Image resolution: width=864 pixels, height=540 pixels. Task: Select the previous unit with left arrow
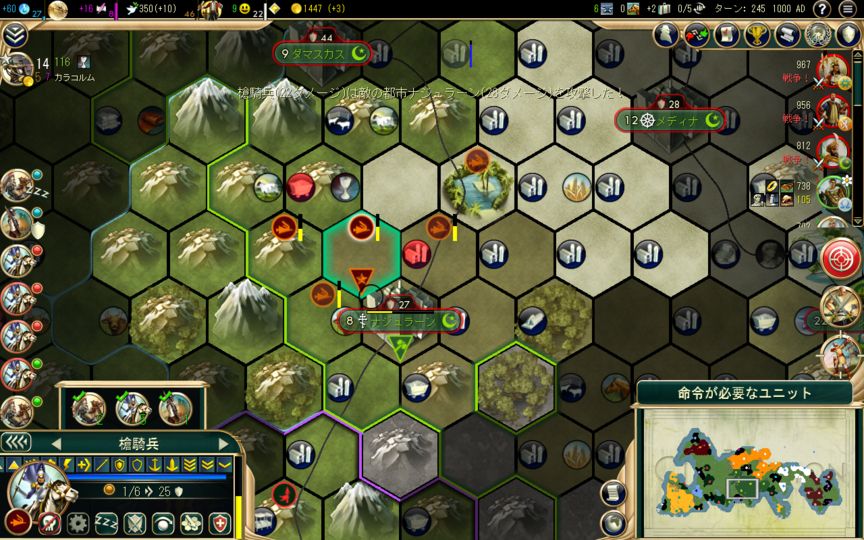[55, 443]
